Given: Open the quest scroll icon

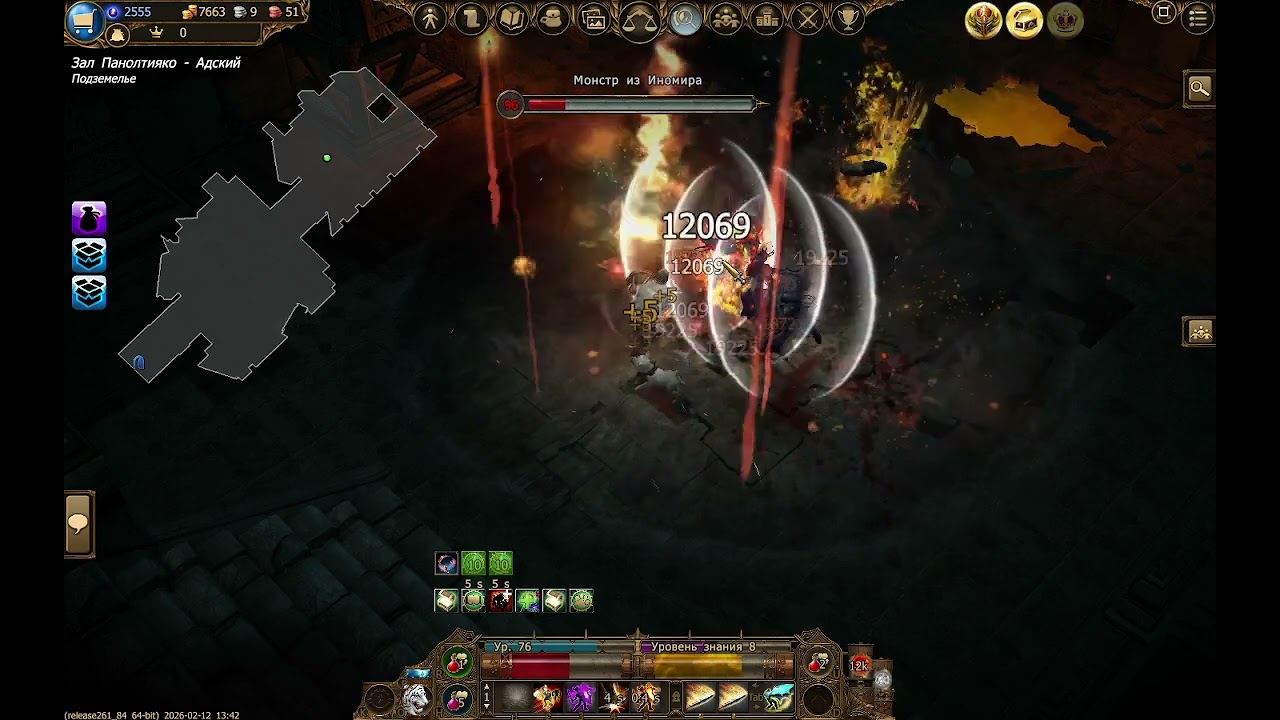Looking at the screenshot, I should click(471, 19).
